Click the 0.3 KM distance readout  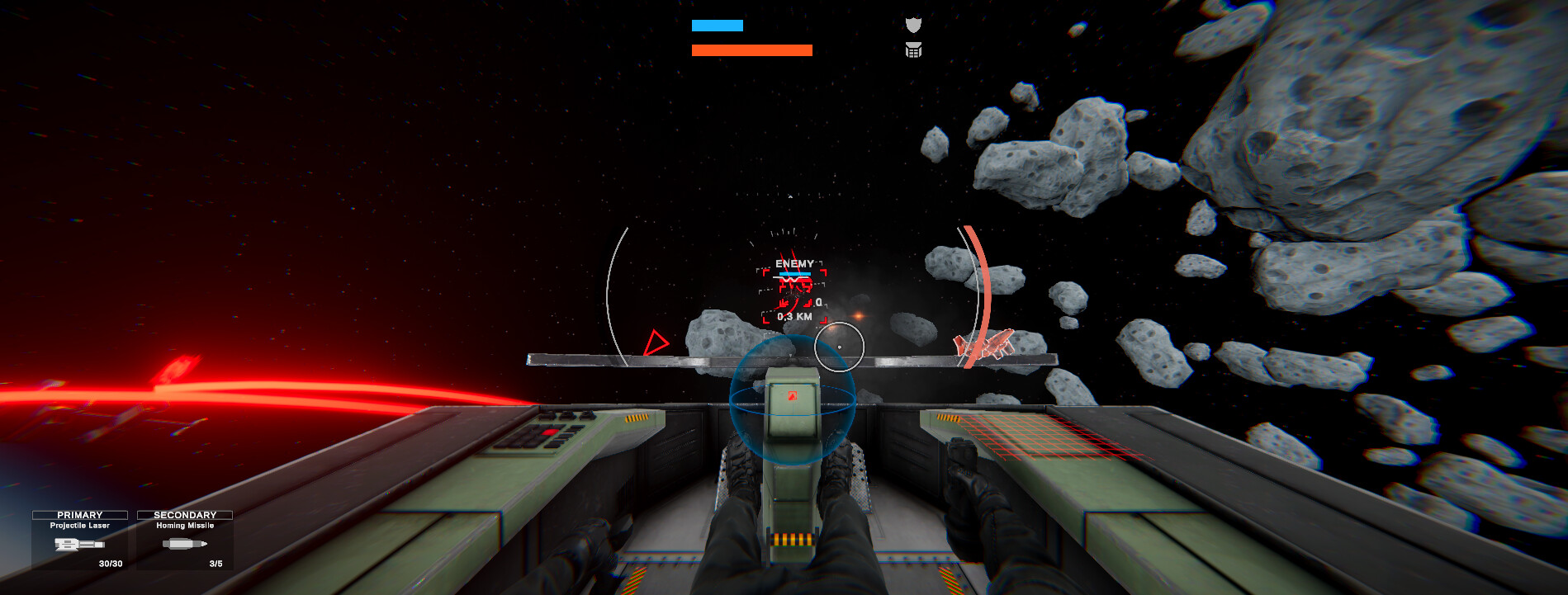795,315
